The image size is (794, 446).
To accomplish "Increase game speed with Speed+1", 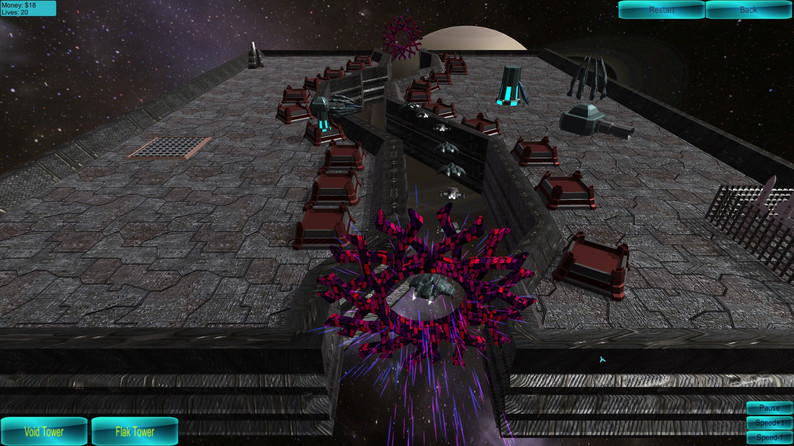I will point(769,423).
